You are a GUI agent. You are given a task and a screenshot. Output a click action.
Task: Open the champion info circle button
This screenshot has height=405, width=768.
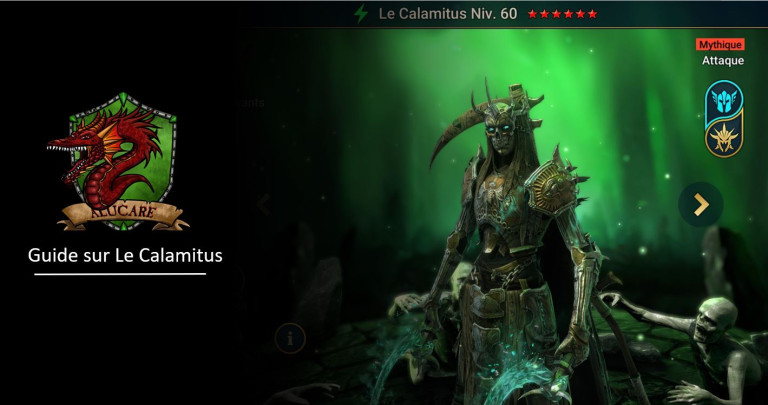click(290, 338)
